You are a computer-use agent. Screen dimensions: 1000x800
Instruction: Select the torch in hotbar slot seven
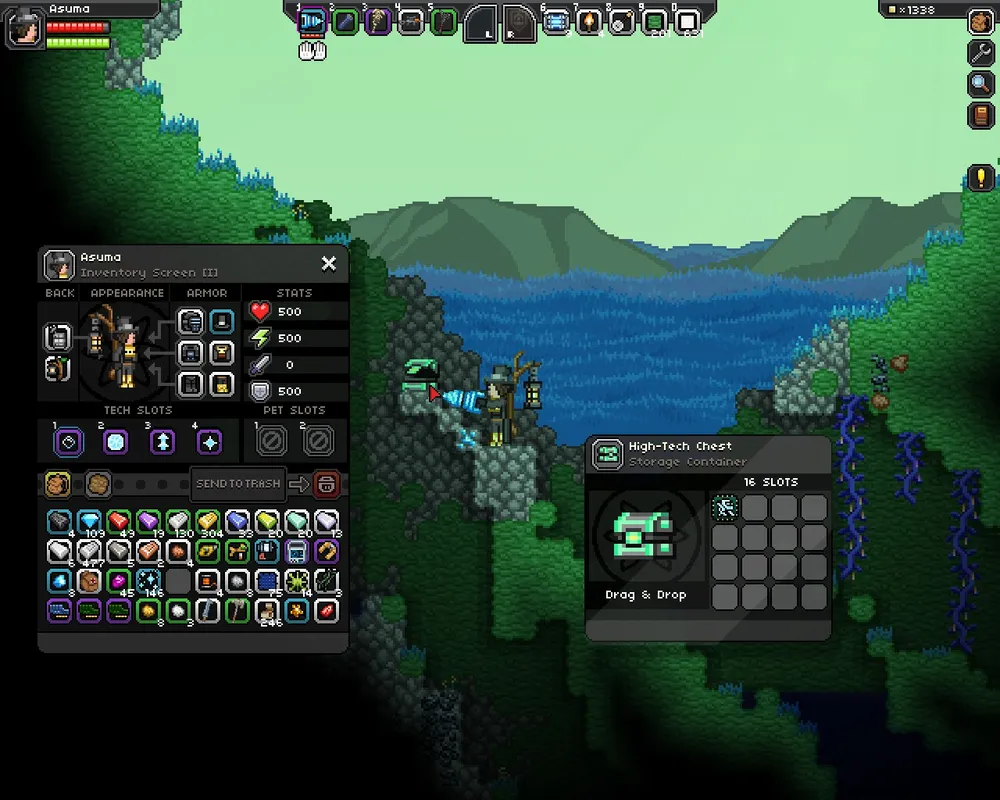click(589, 21)
